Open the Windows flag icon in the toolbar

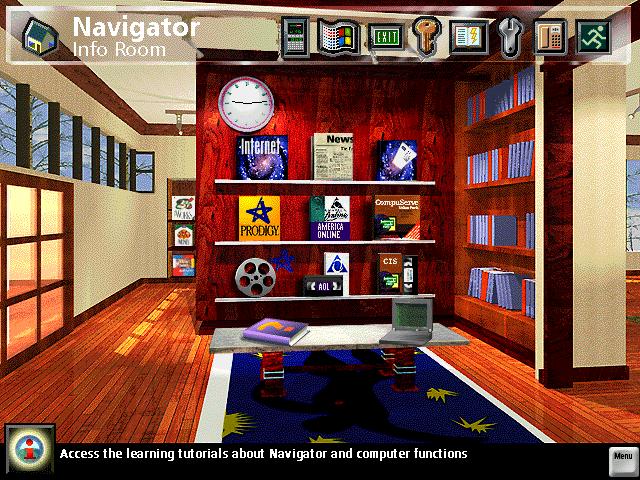pyautogui.click(x=338, y=36)
